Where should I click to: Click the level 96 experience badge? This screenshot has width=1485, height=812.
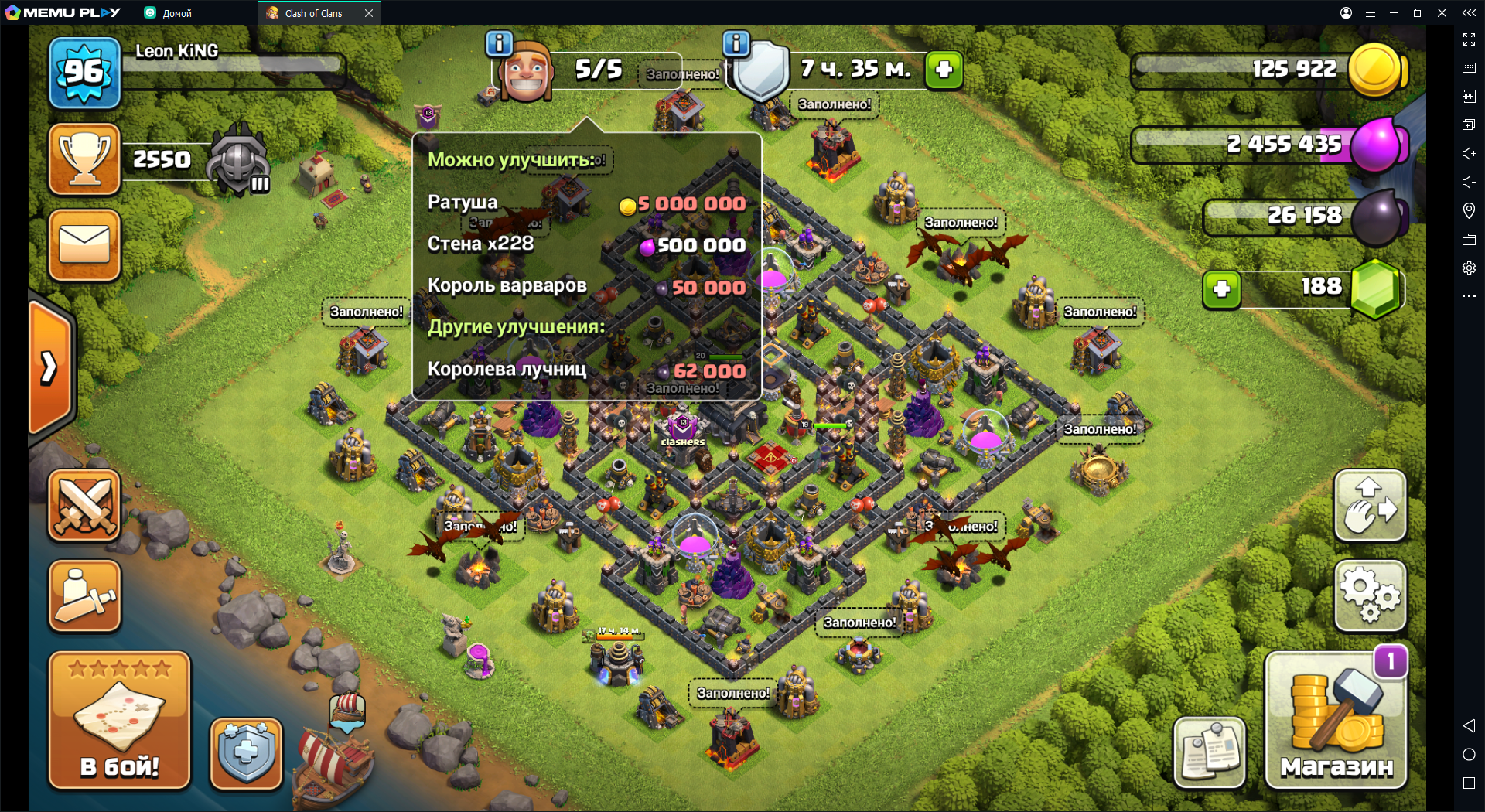[x=84, y=73]
